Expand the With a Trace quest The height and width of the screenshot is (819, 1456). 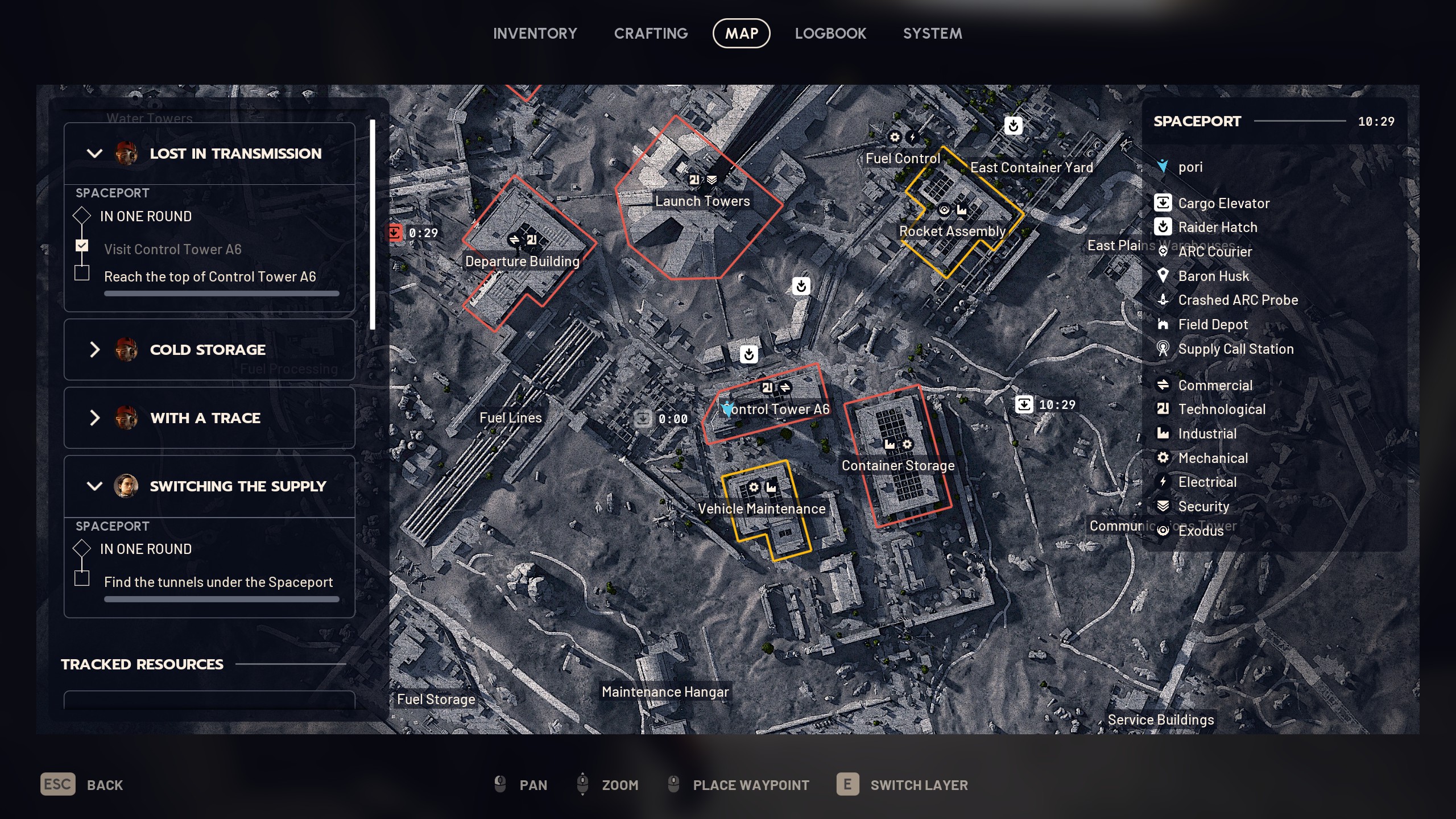coord(94,418)
